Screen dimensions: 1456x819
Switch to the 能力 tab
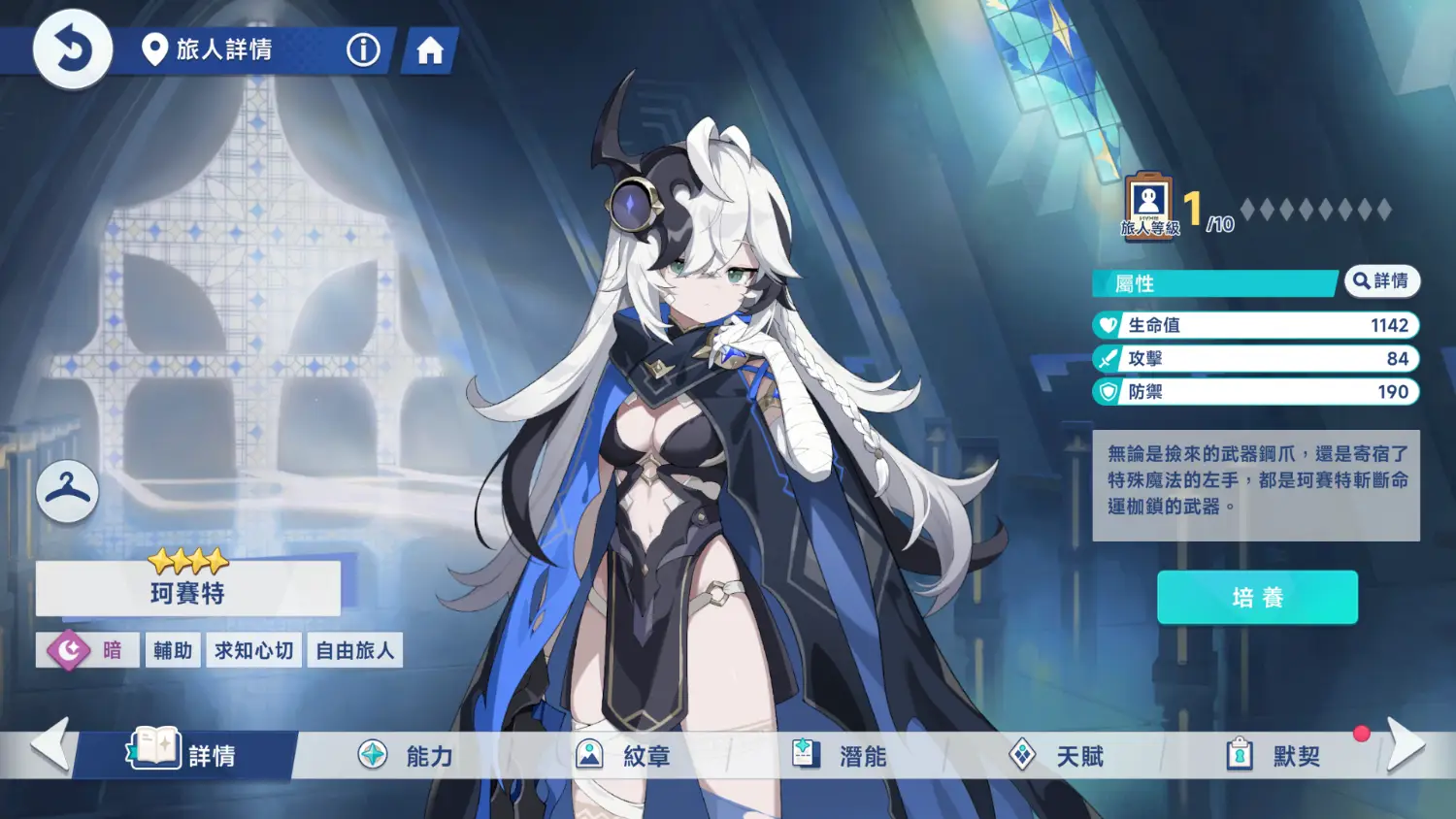click(x=407, y=755)
